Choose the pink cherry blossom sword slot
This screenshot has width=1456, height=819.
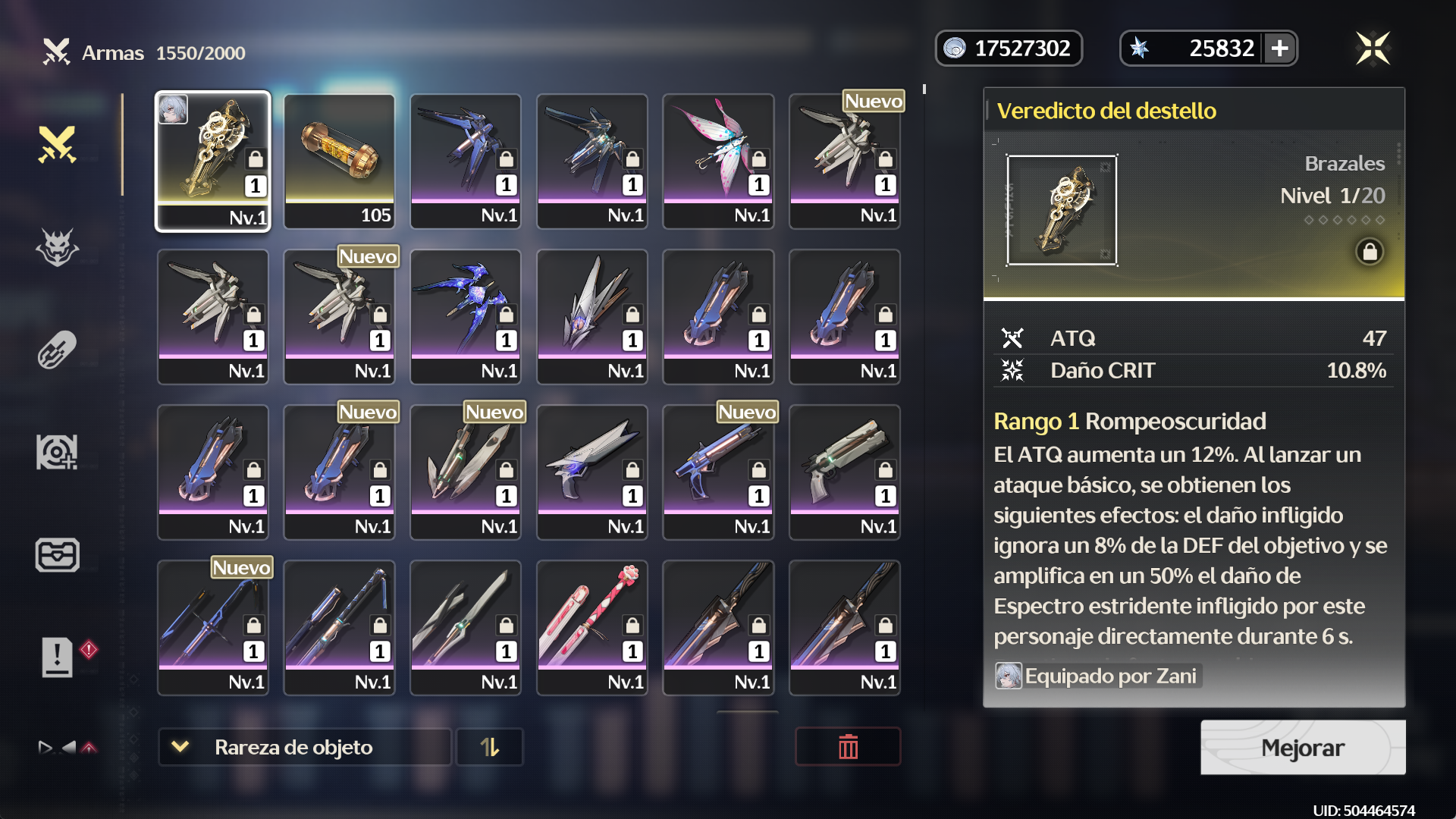[592, 627]
